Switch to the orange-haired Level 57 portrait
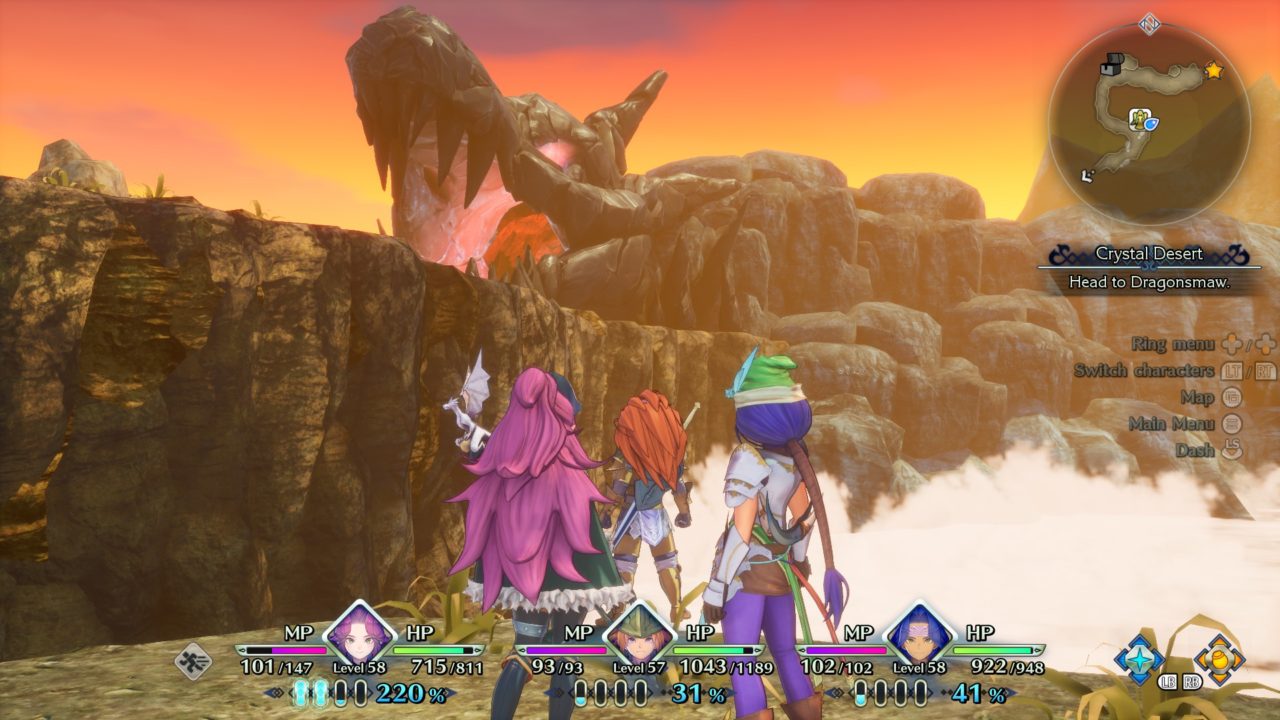This screenshot has width=1280, height=720. [638, 634]
